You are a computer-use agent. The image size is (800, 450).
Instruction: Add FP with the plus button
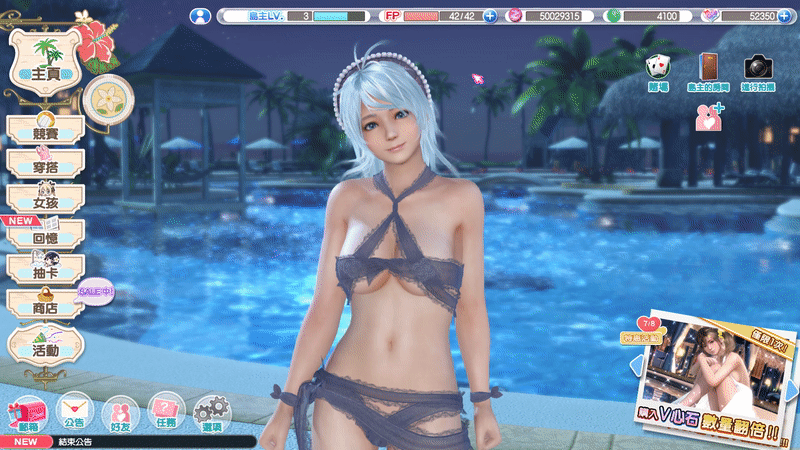(x=490, y=16)
